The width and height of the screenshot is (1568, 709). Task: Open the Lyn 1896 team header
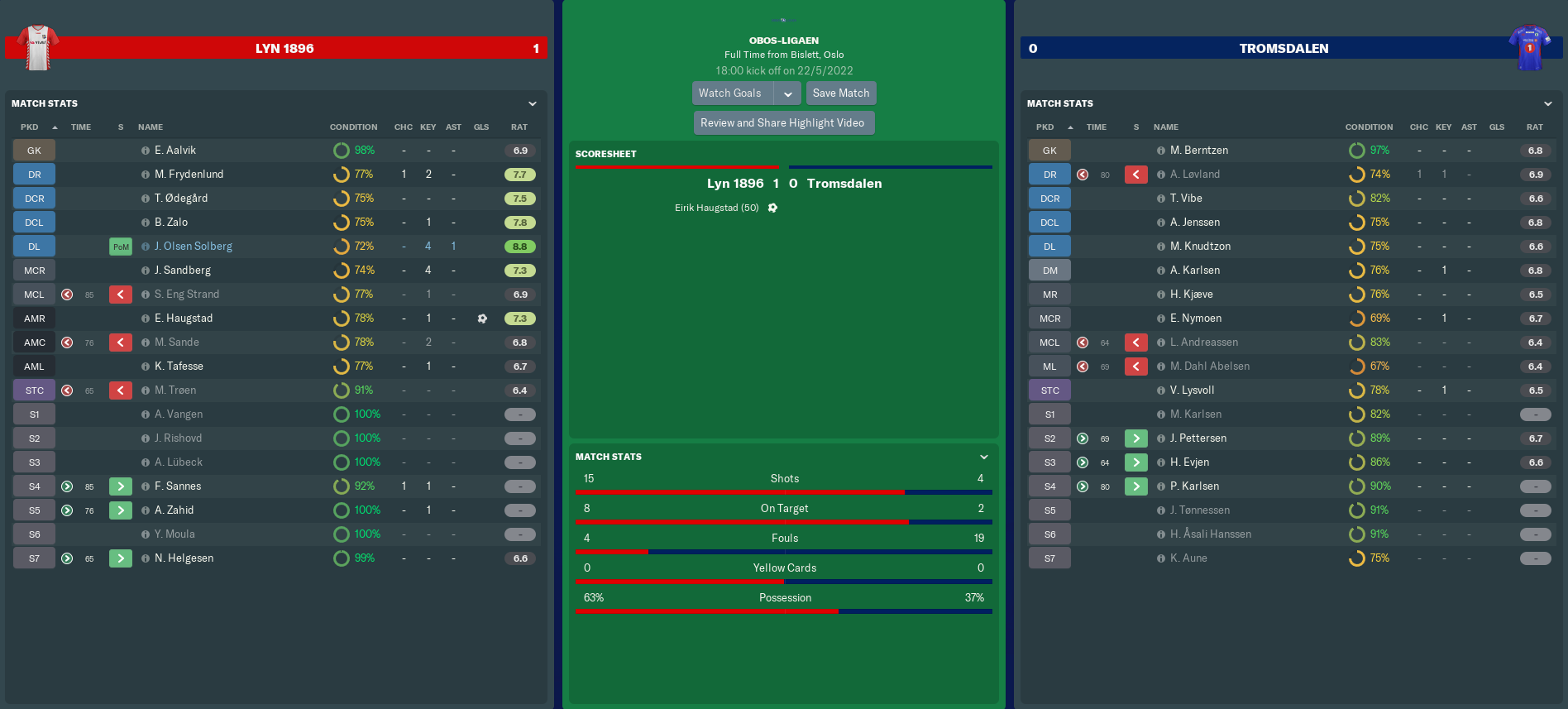(x=284, y=49)
